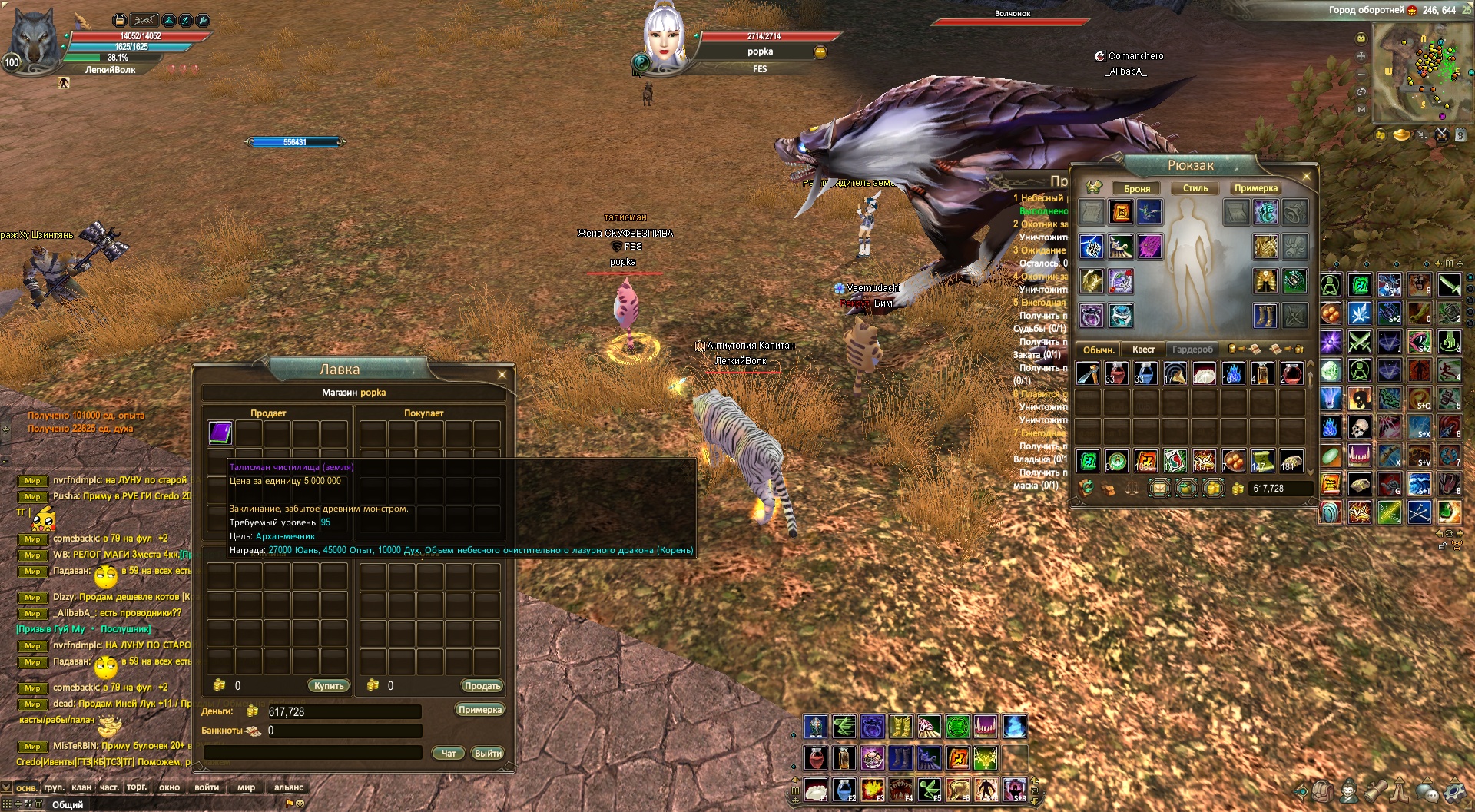Leave the shop with the Выйти button

(488, 753)
